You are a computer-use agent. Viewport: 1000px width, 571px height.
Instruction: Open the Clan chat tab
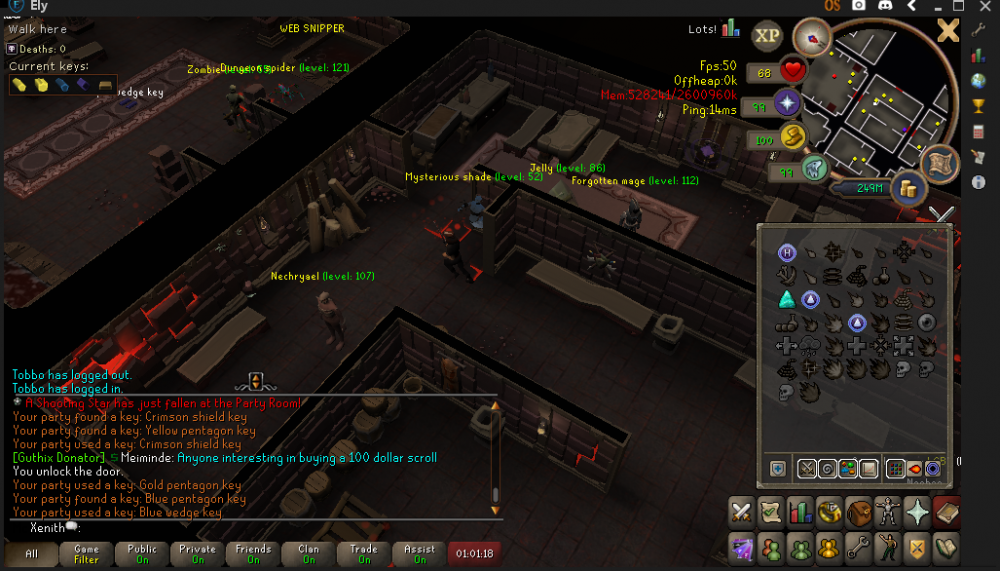[x=308, y=553]
